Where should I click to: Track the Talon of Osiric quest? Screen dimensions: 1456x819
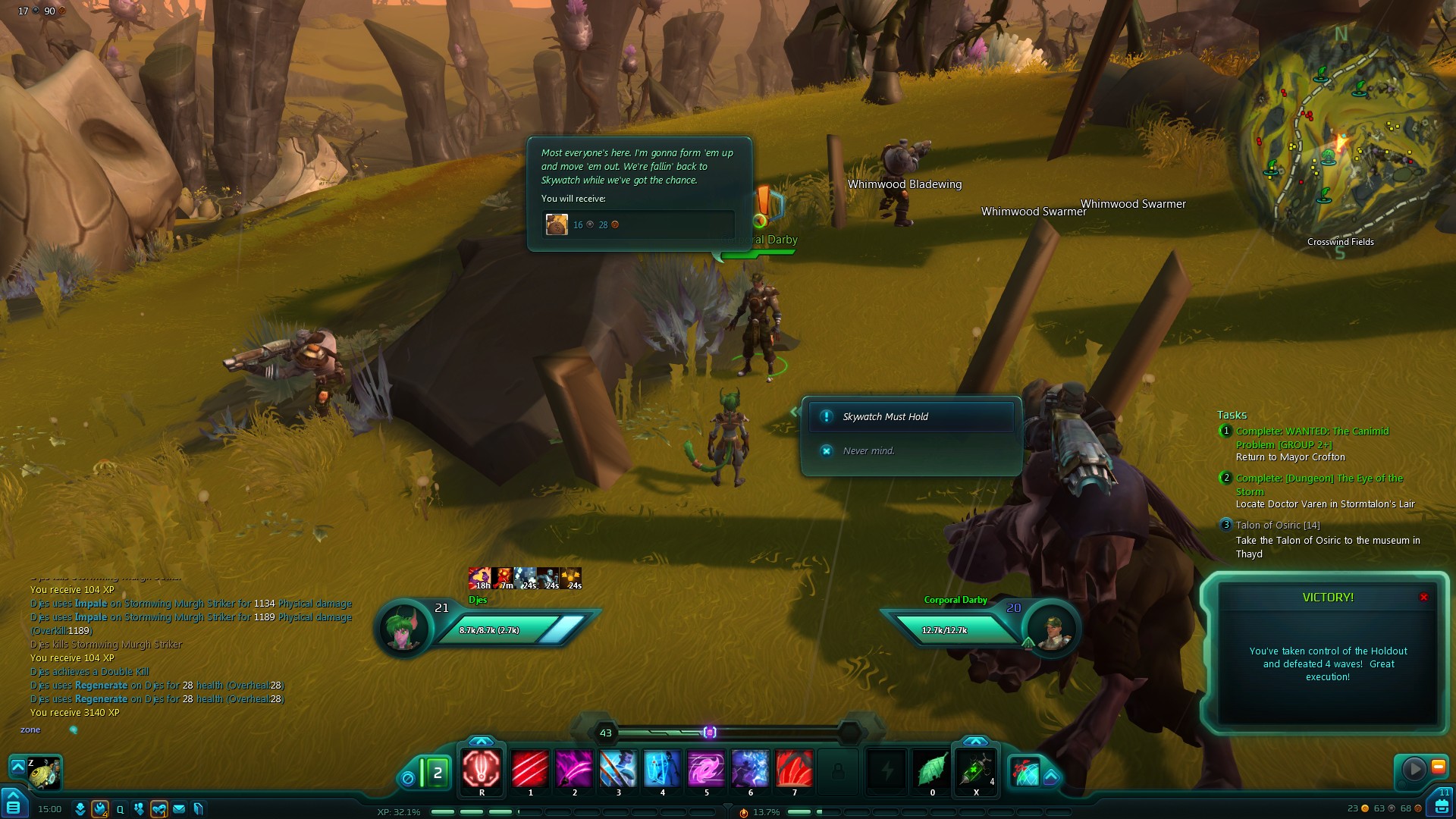1277,526
